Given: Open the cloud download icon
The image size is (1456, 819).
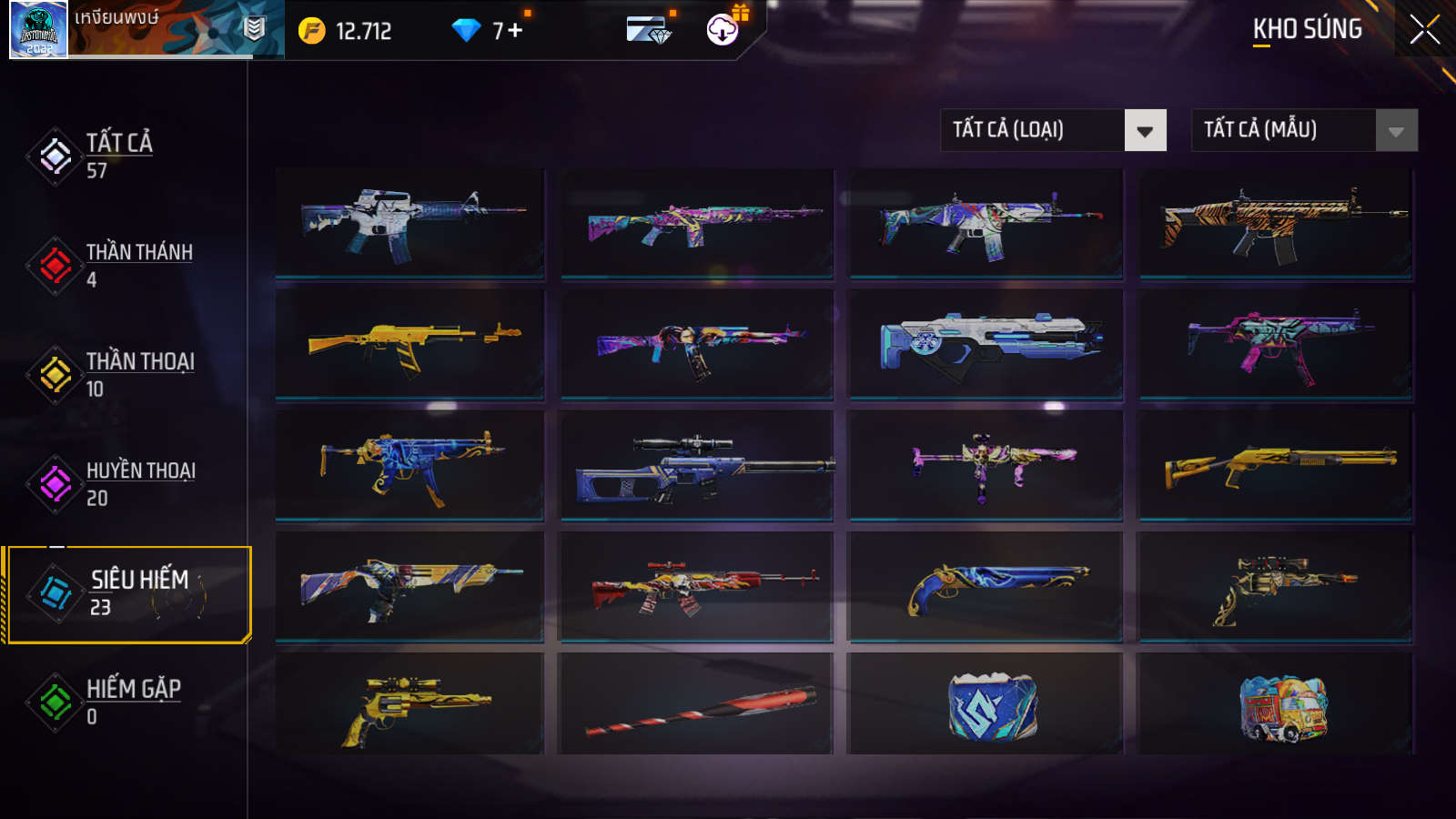Looking at the screenshot, I should 722,30.
